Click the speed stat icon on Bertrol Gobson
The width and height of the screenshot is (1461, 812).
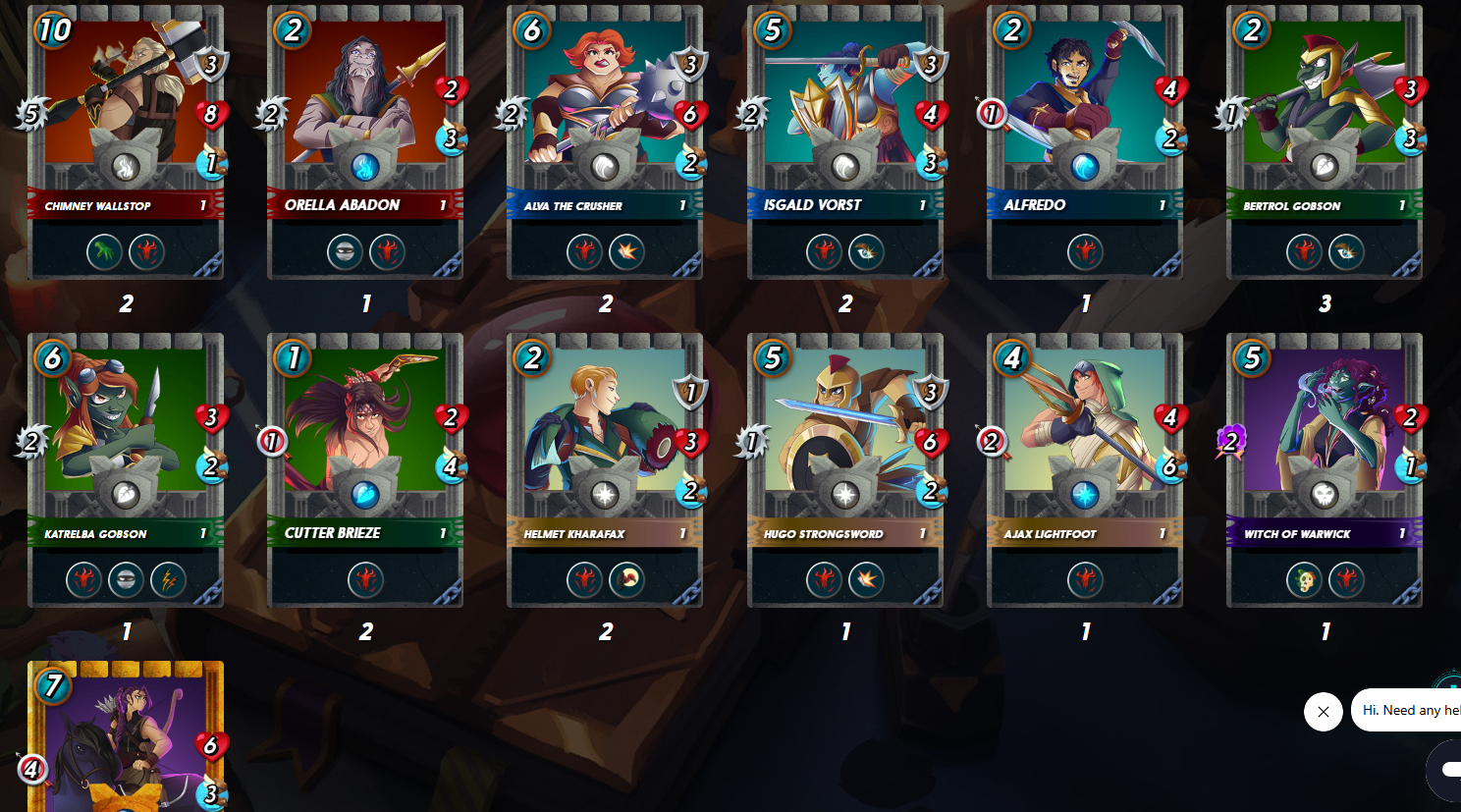(x=1412, y=140)
